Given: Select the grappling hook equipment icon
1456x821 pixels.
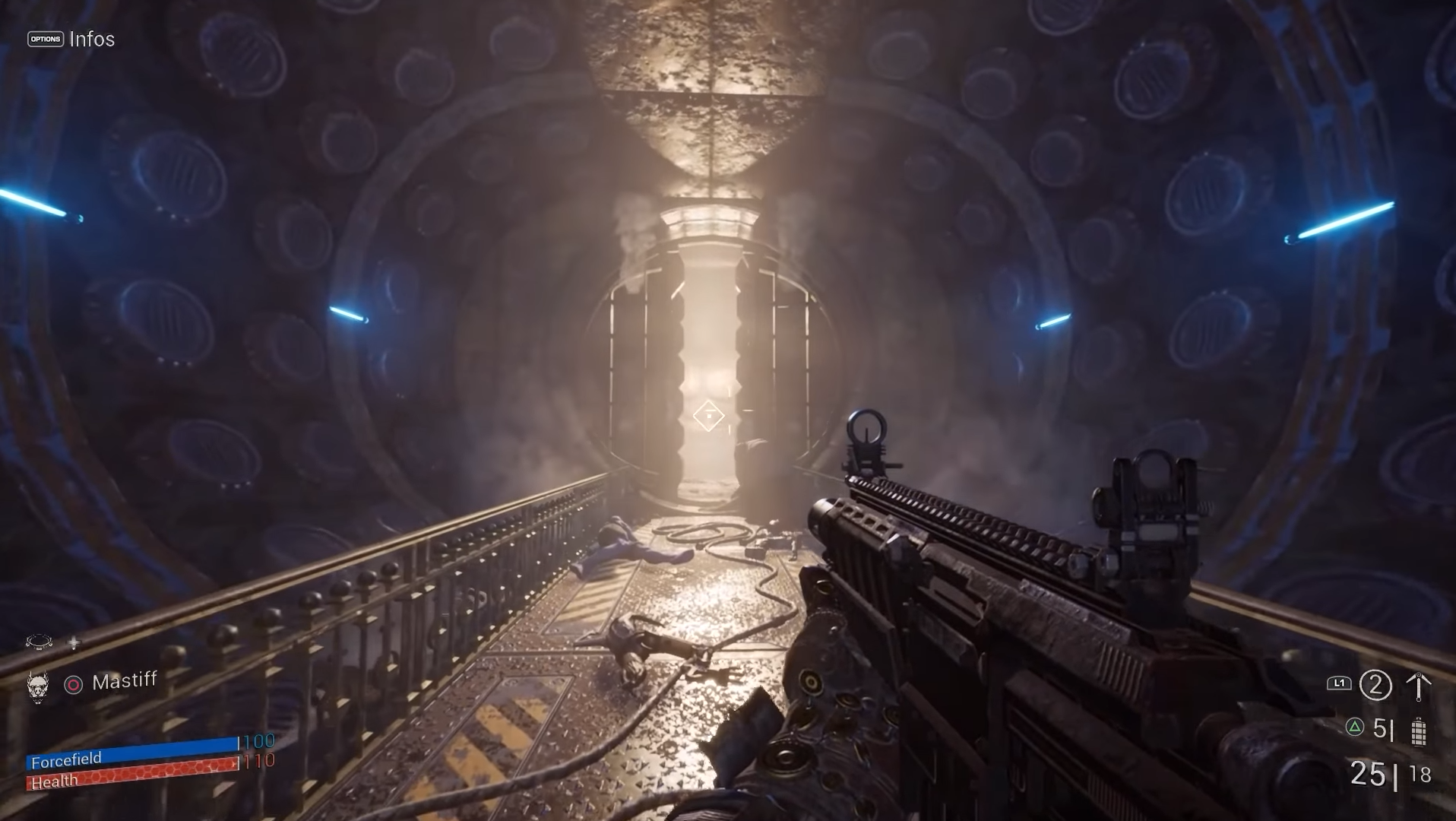Looking at the screenshot, I should (1418, 686).
